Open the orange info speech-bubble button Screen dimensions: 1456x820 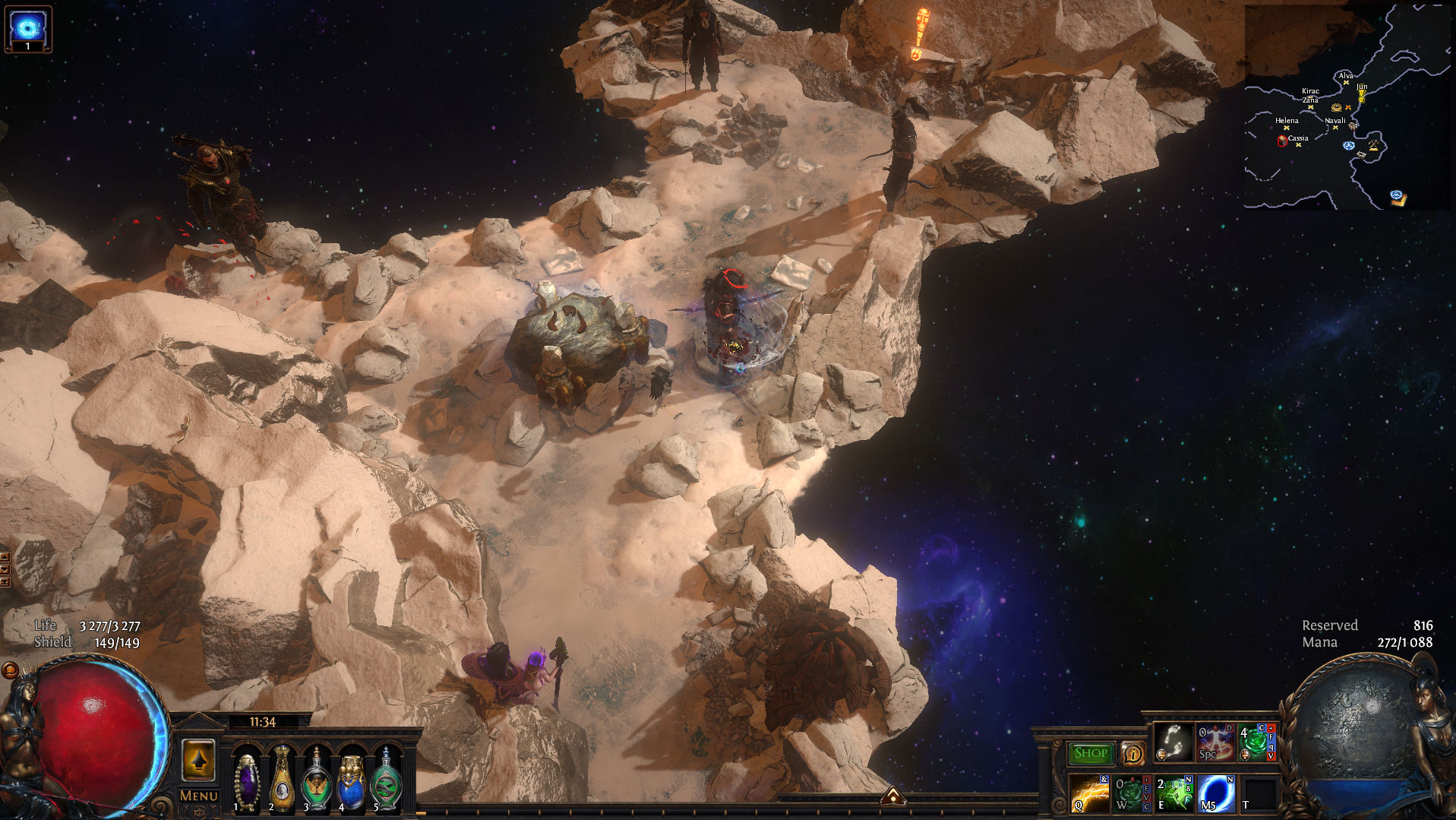pyautogui.click(x=1132, y=753)
